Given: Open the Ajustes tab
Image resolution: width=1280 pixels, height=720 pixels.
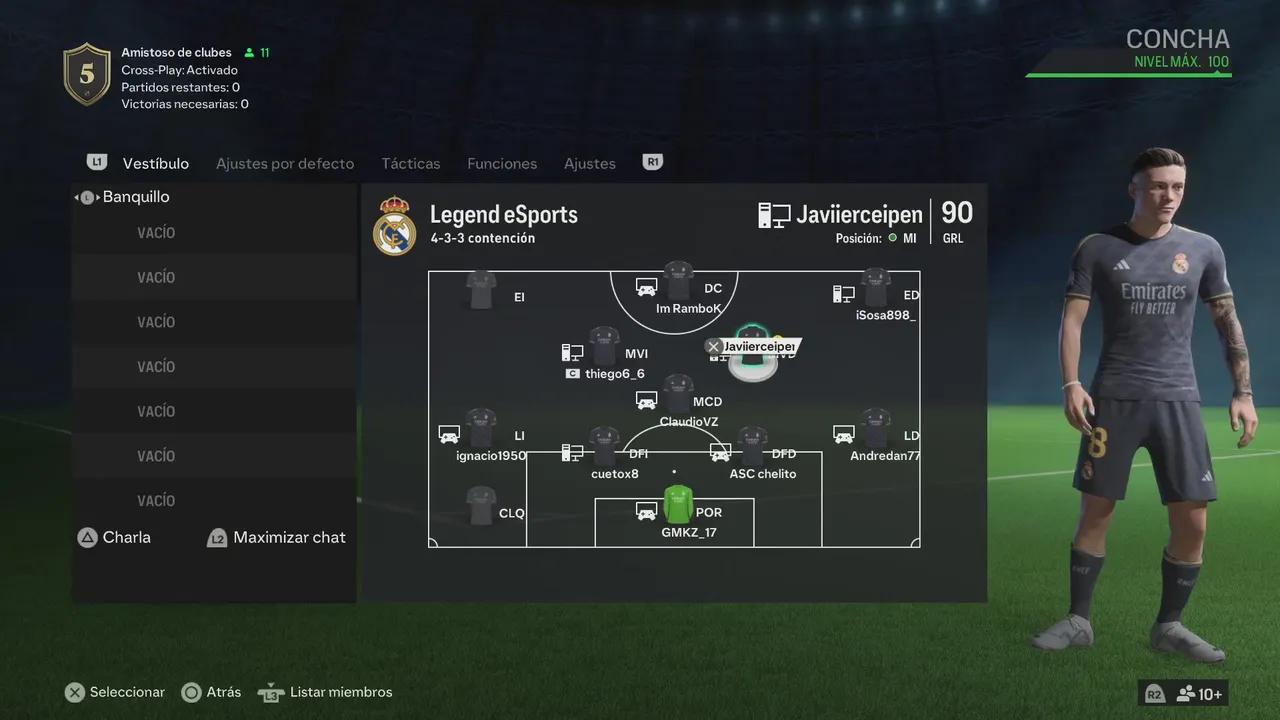Looking at the screenshot, I should [x=590, y=163].
